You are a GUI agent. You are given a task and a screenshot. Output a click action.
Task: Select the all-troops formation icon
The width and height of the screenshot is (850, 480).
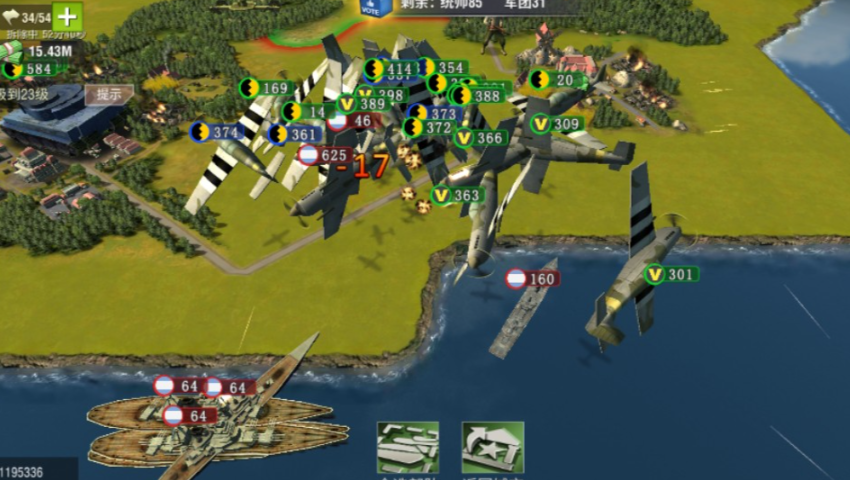point(407,447)
